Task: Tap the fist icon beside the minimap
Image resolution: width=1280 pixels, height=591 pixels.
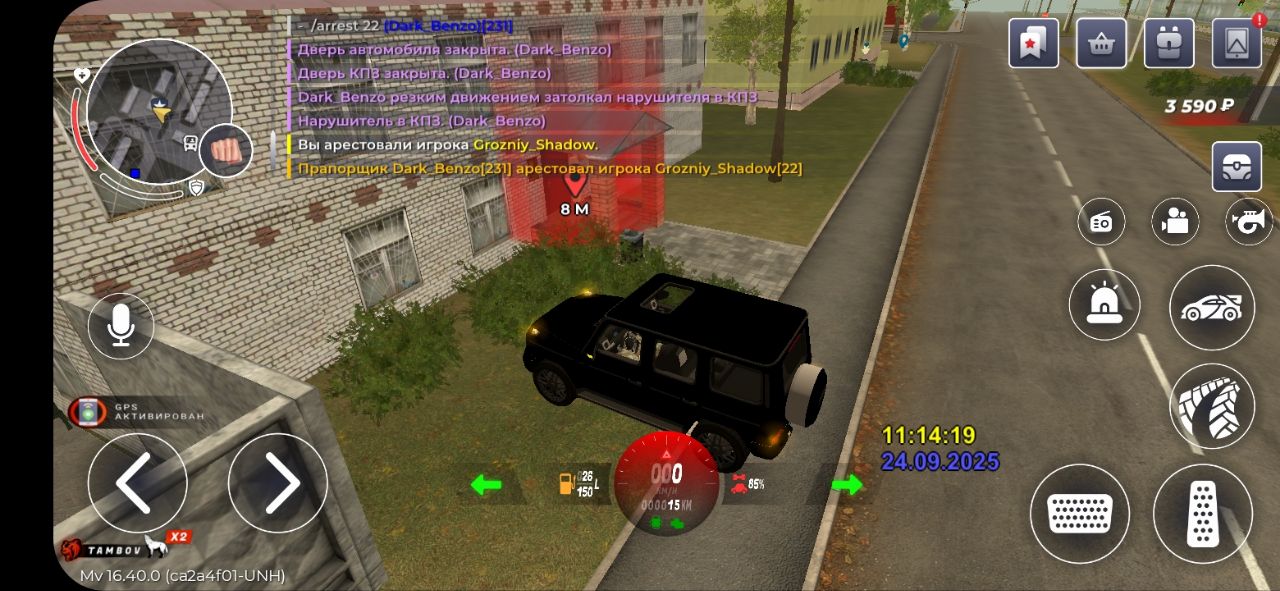Action: [x=225, y=151]
